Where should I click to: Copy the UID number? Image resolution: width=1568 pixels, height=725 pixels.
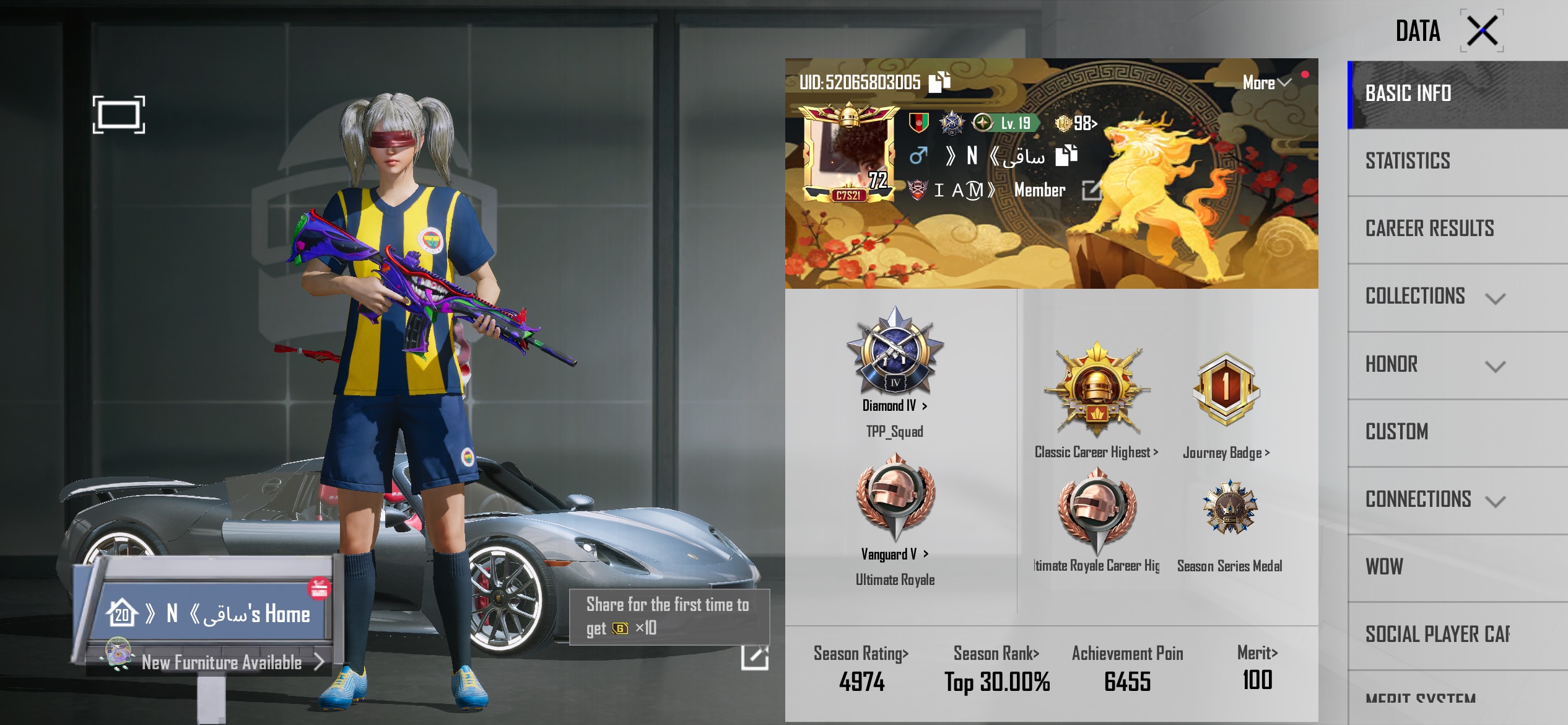click(x=939, y=82)
